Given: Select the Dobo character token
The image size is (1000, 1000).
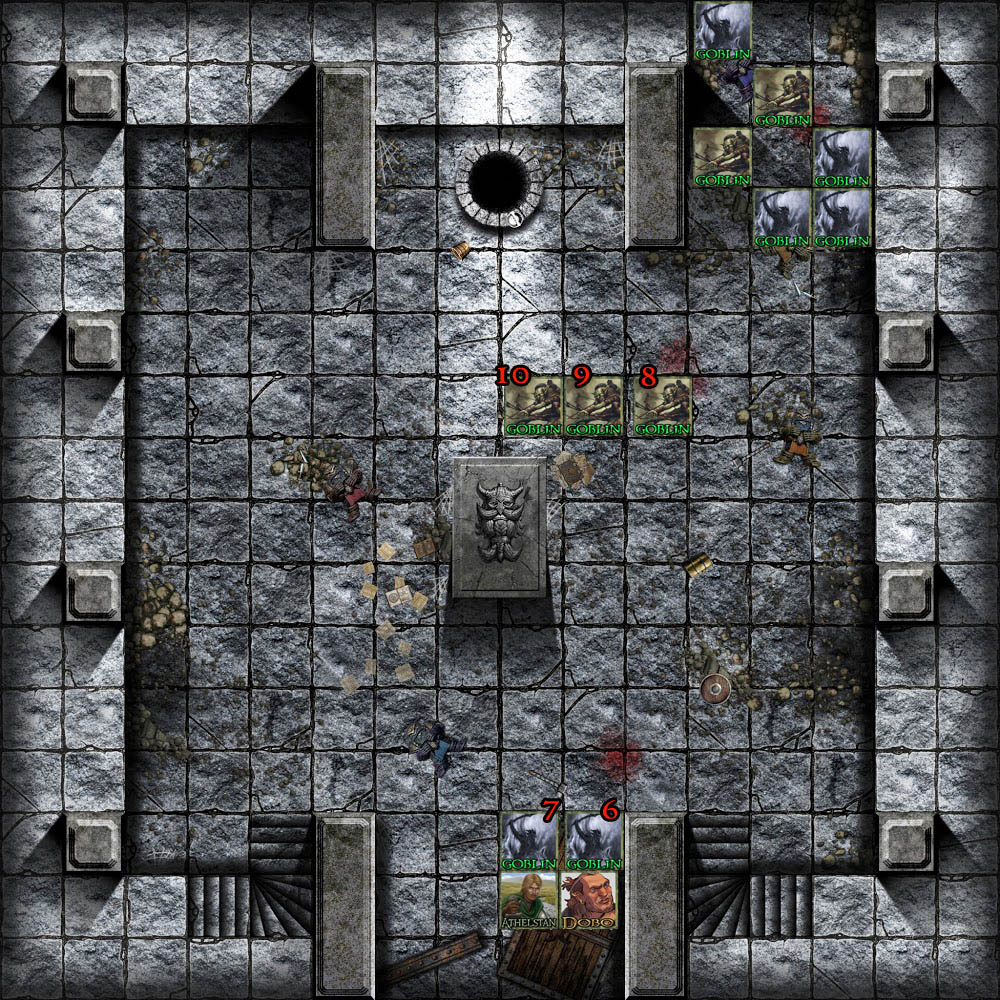Looking at the screenshot, I should (592, 902).
